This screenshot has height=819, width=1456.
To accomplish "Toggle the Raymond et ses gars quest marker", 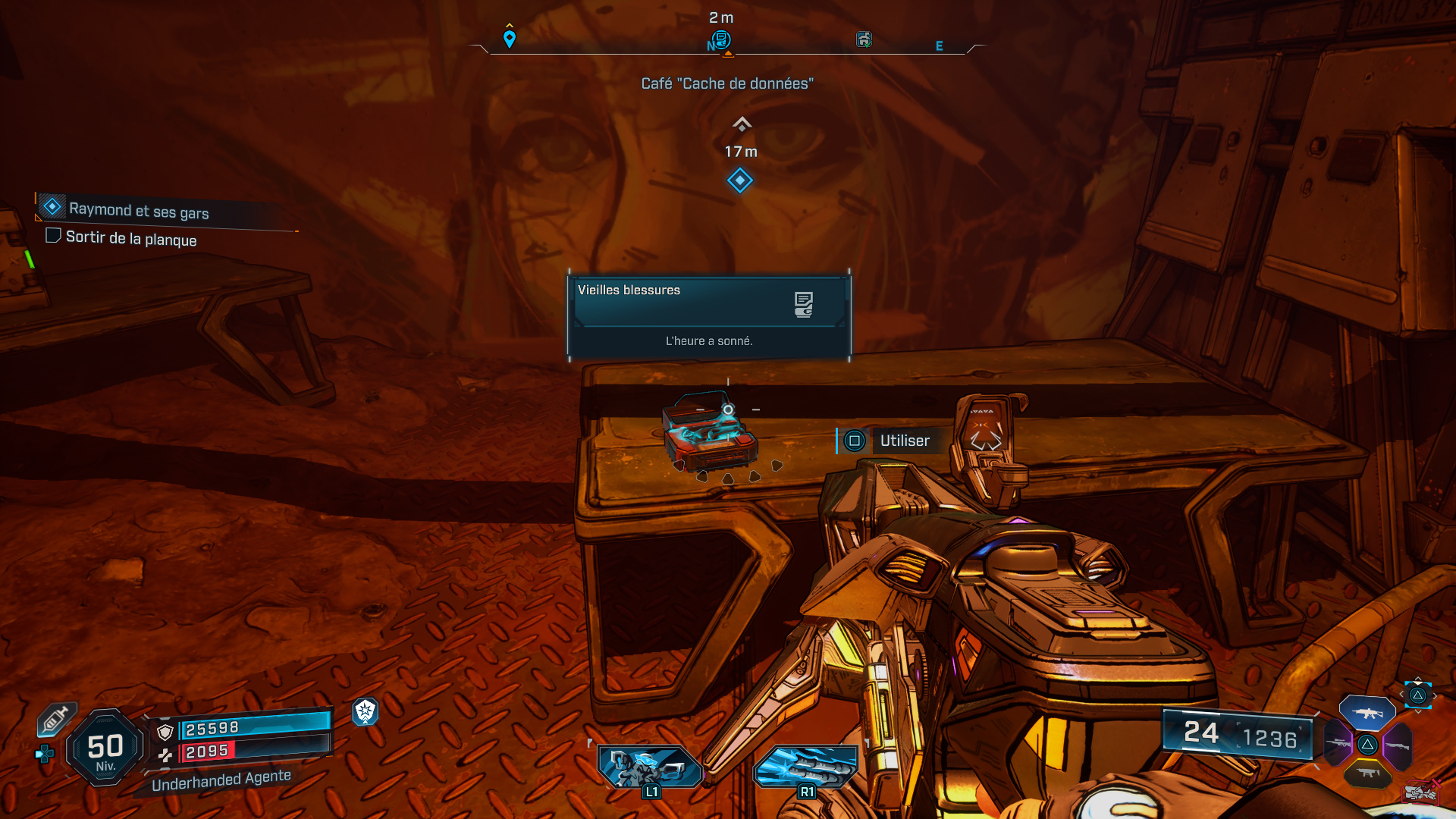I will [x=52, y=206].
